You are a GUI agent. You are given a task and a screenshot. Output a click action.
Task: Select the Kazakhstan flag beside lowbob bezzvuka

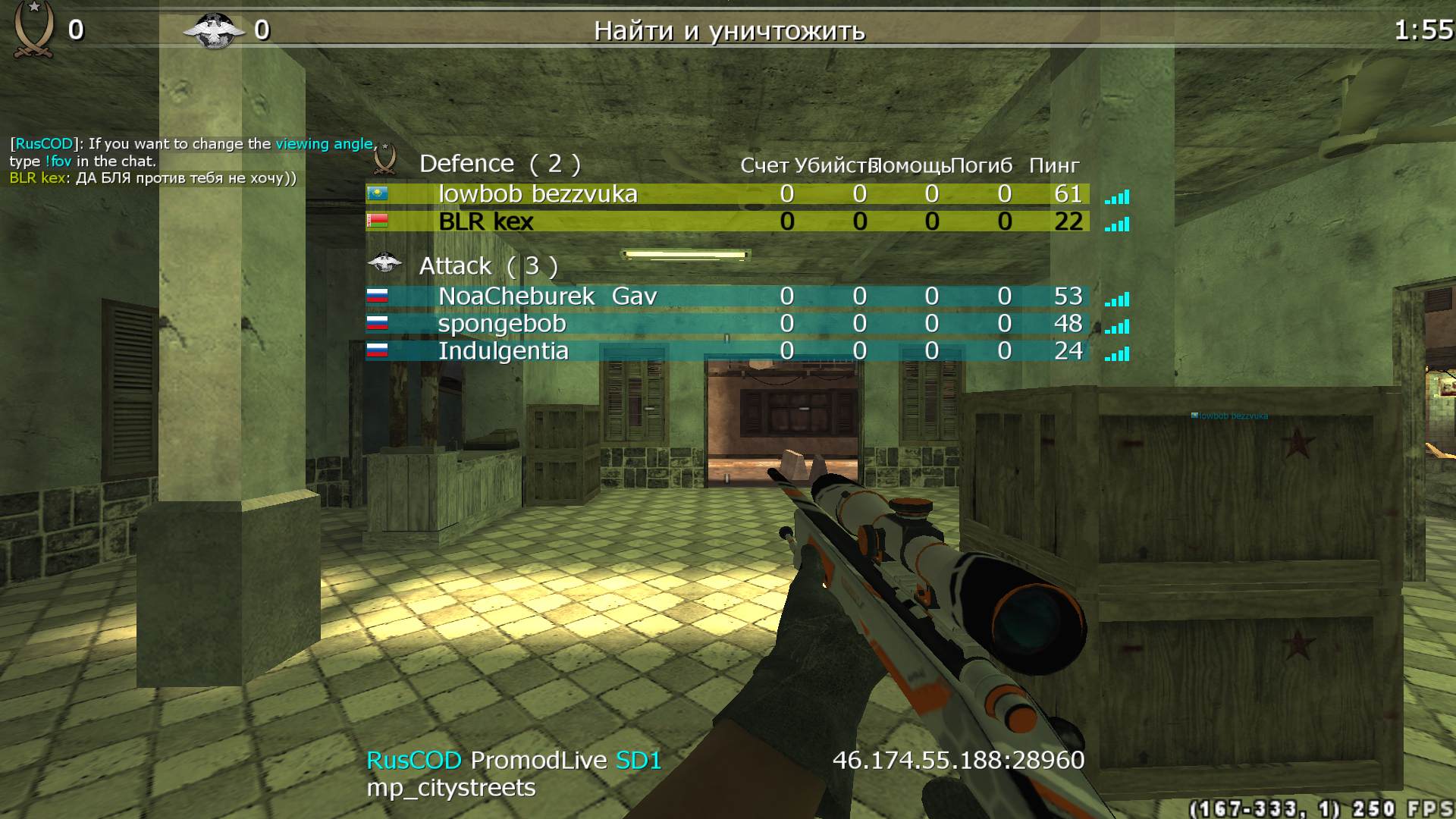[379, 193]
